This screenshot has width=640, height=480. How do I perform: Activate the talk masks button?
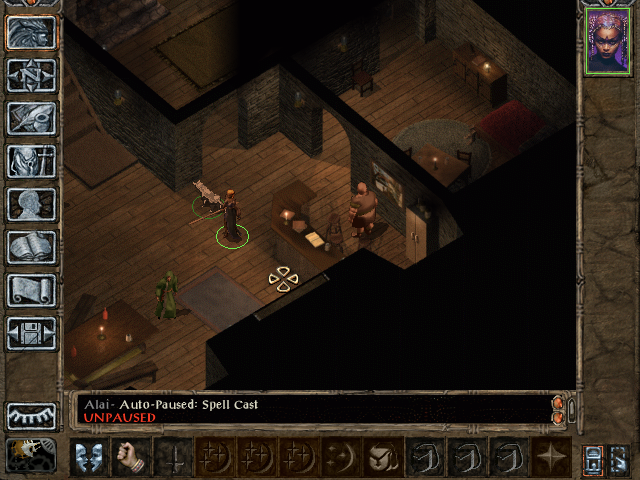[x=89, y=456]
